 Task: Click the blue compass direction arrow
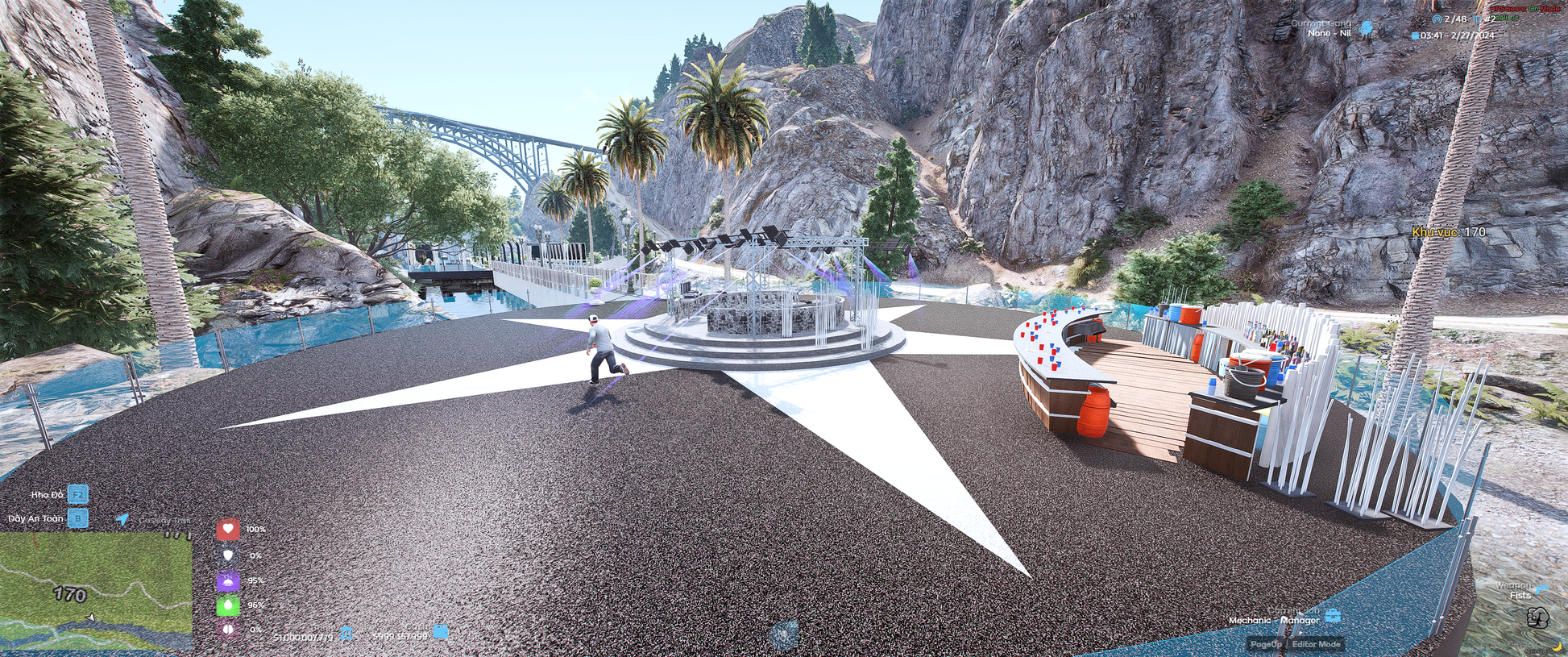pos(122,519)
